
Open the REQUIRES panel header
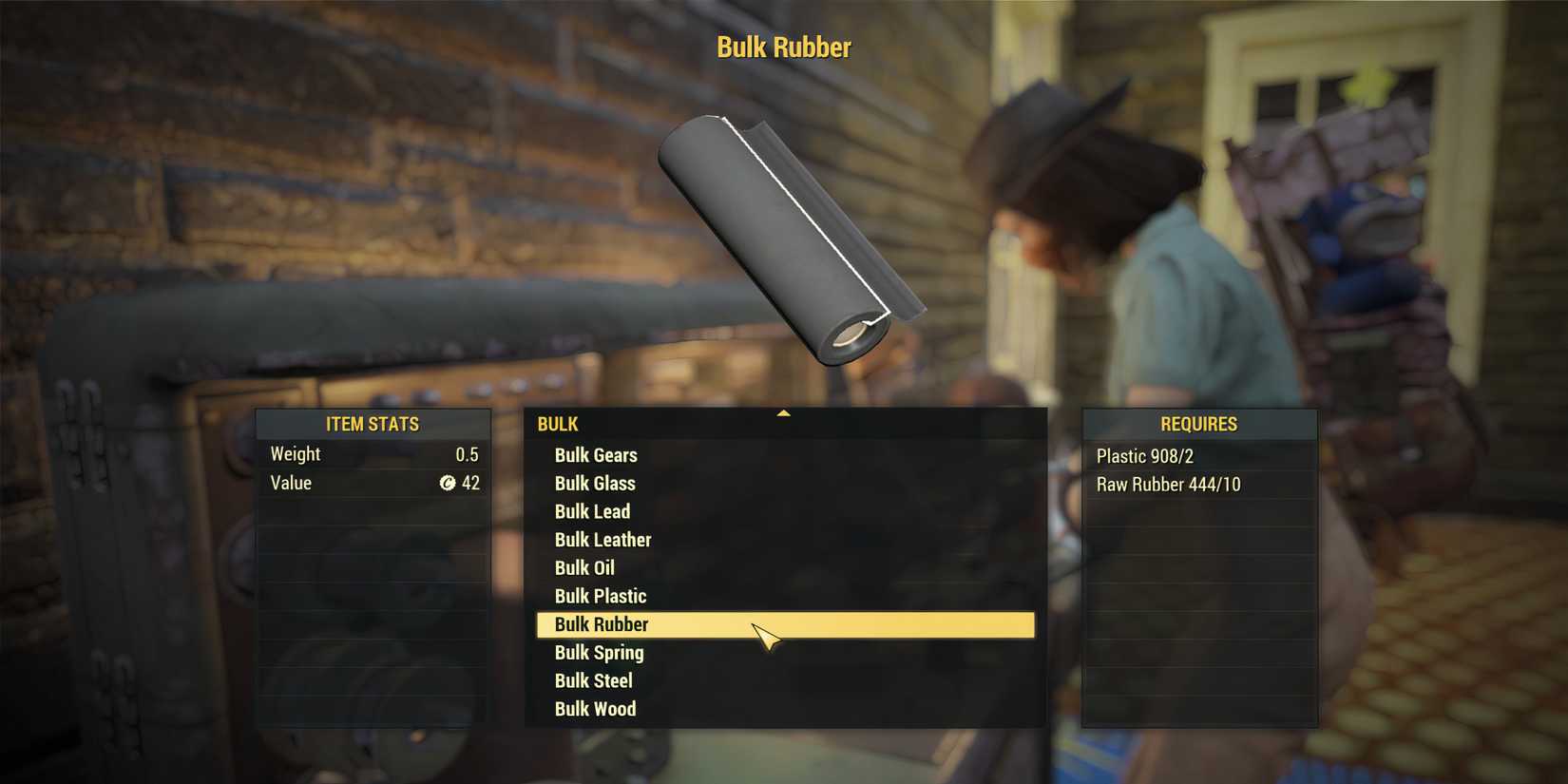pyautogui.click(x=1199, y=425)
